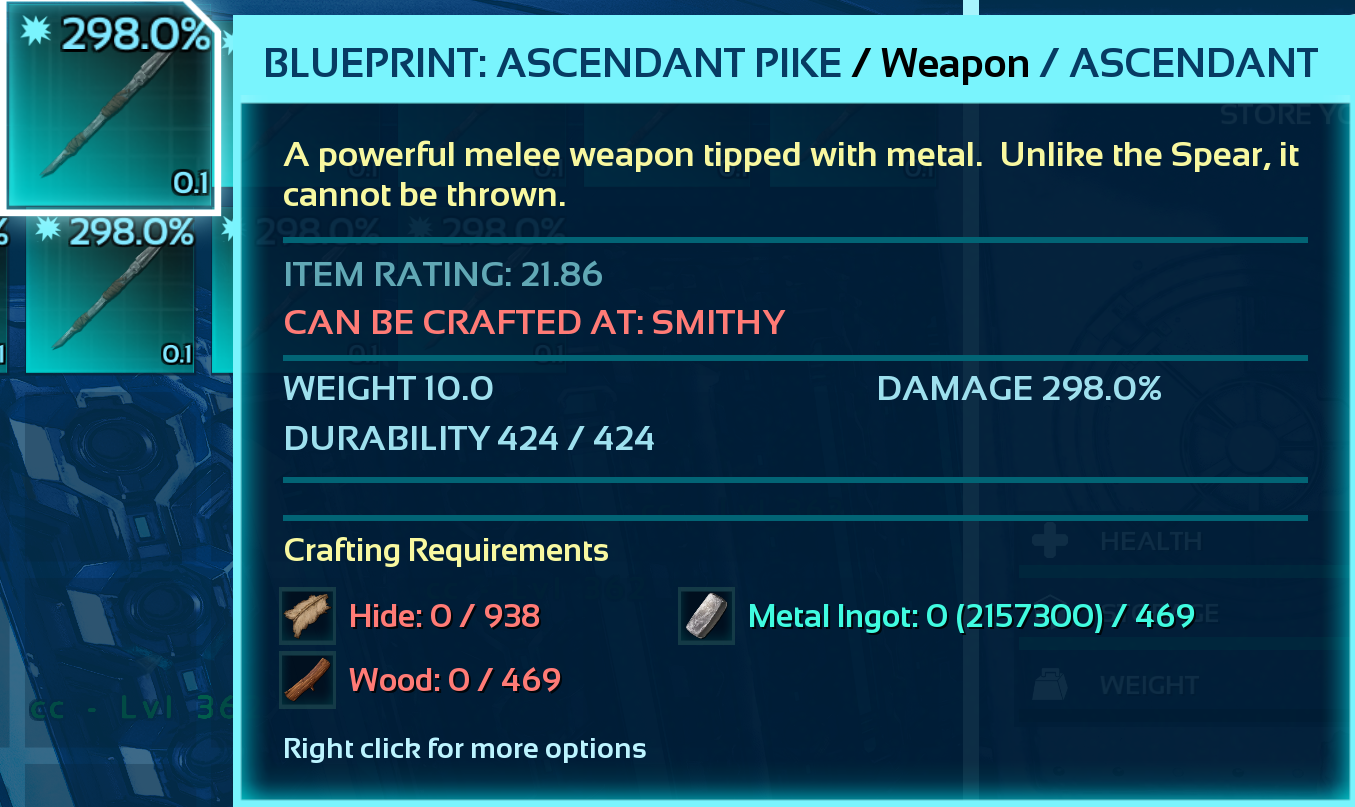Image resolution: width=1355 pixels, height=807 pixels.
Task: Select the white-outlined Ascendant Pike blueprint slot
Action: (x=110, y=105)
